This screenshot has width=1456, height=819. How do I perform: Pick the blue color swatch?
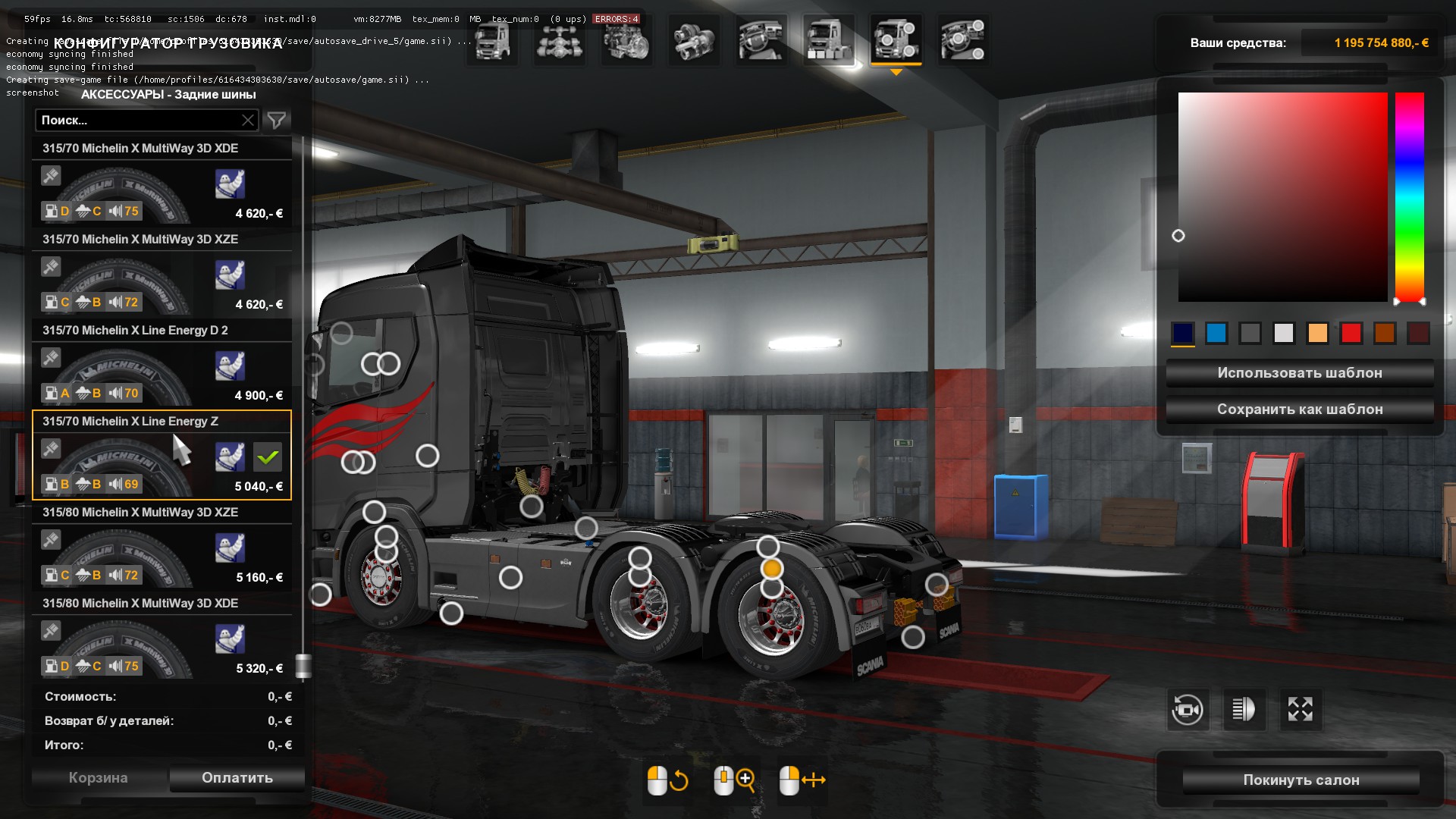point(1216,333)
